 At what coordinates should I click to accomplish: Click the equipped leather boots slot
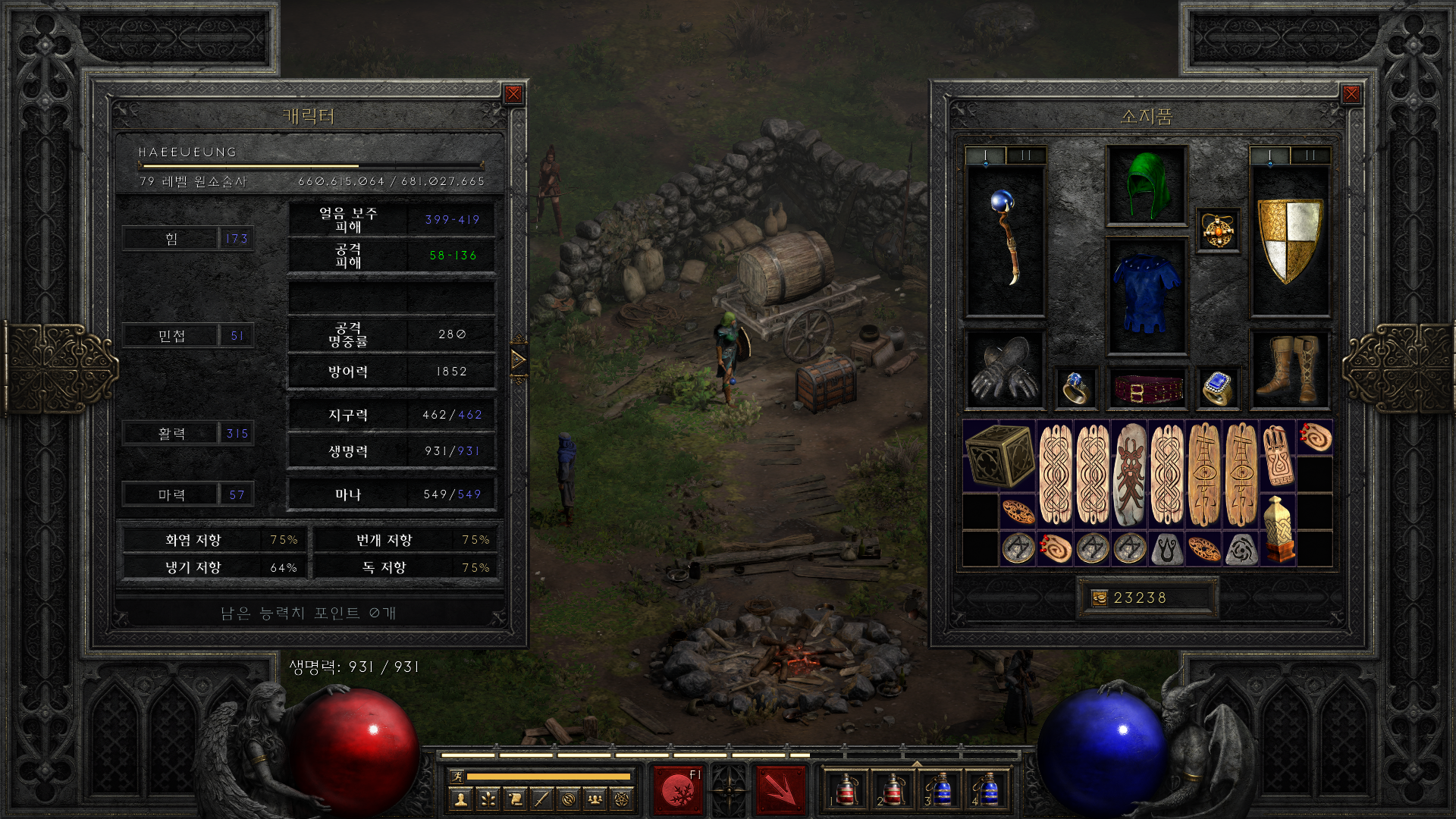click(x=1289, y=370)
